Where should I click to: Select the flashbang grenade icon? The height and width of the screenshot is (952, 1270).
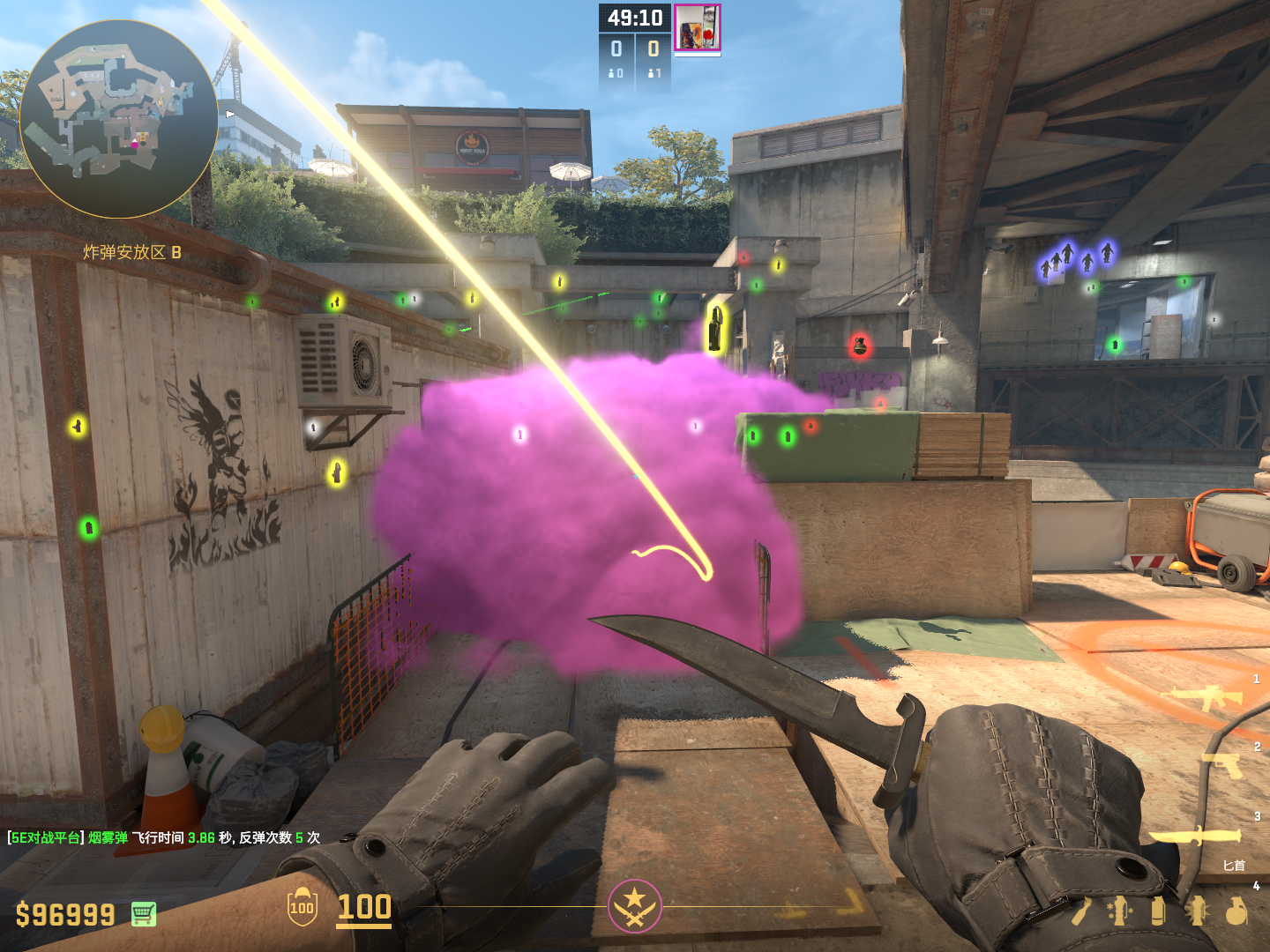click(1198, 911)
